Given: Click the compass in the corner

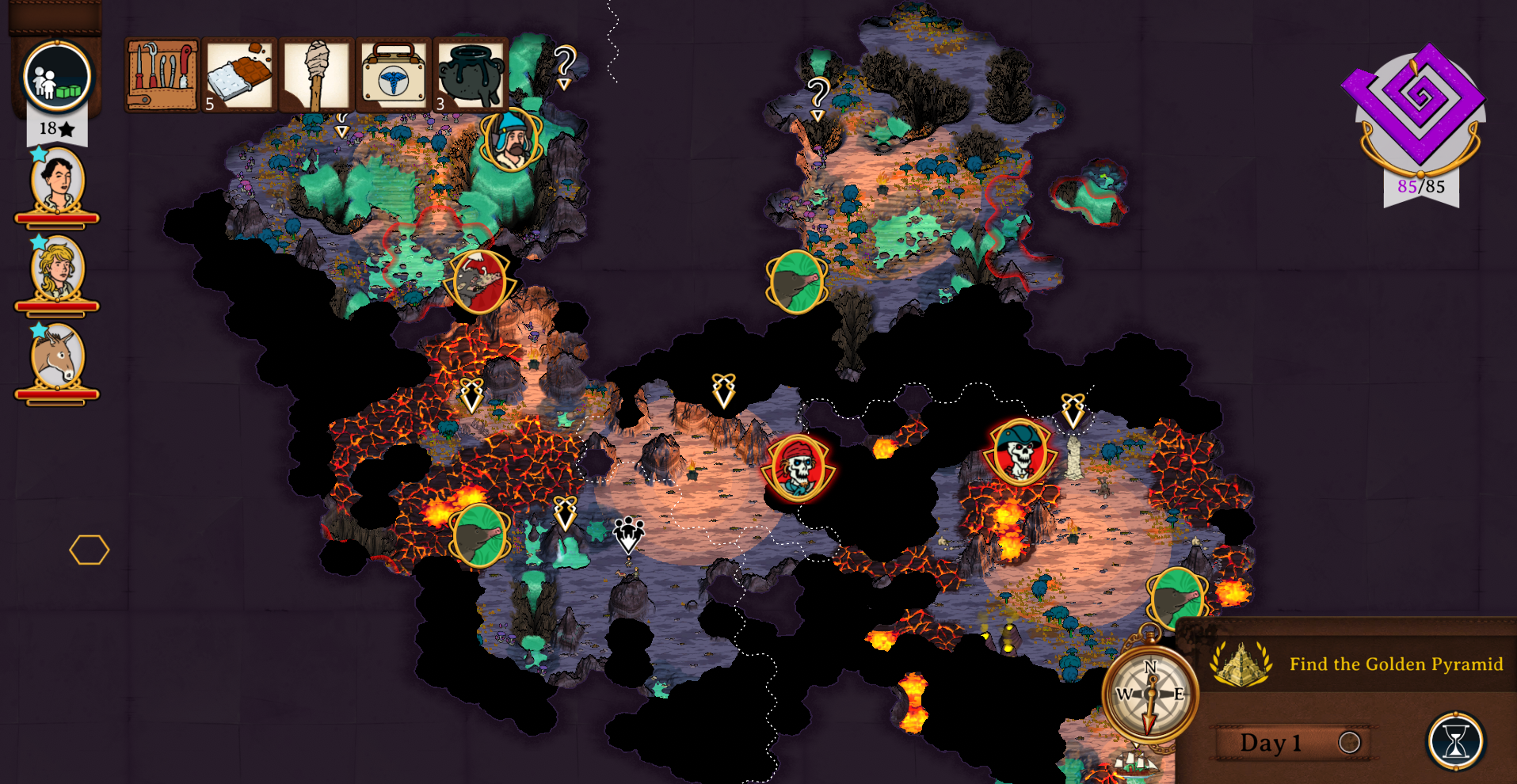Looking at the screenshot, I should click(x=1150, y=694).
